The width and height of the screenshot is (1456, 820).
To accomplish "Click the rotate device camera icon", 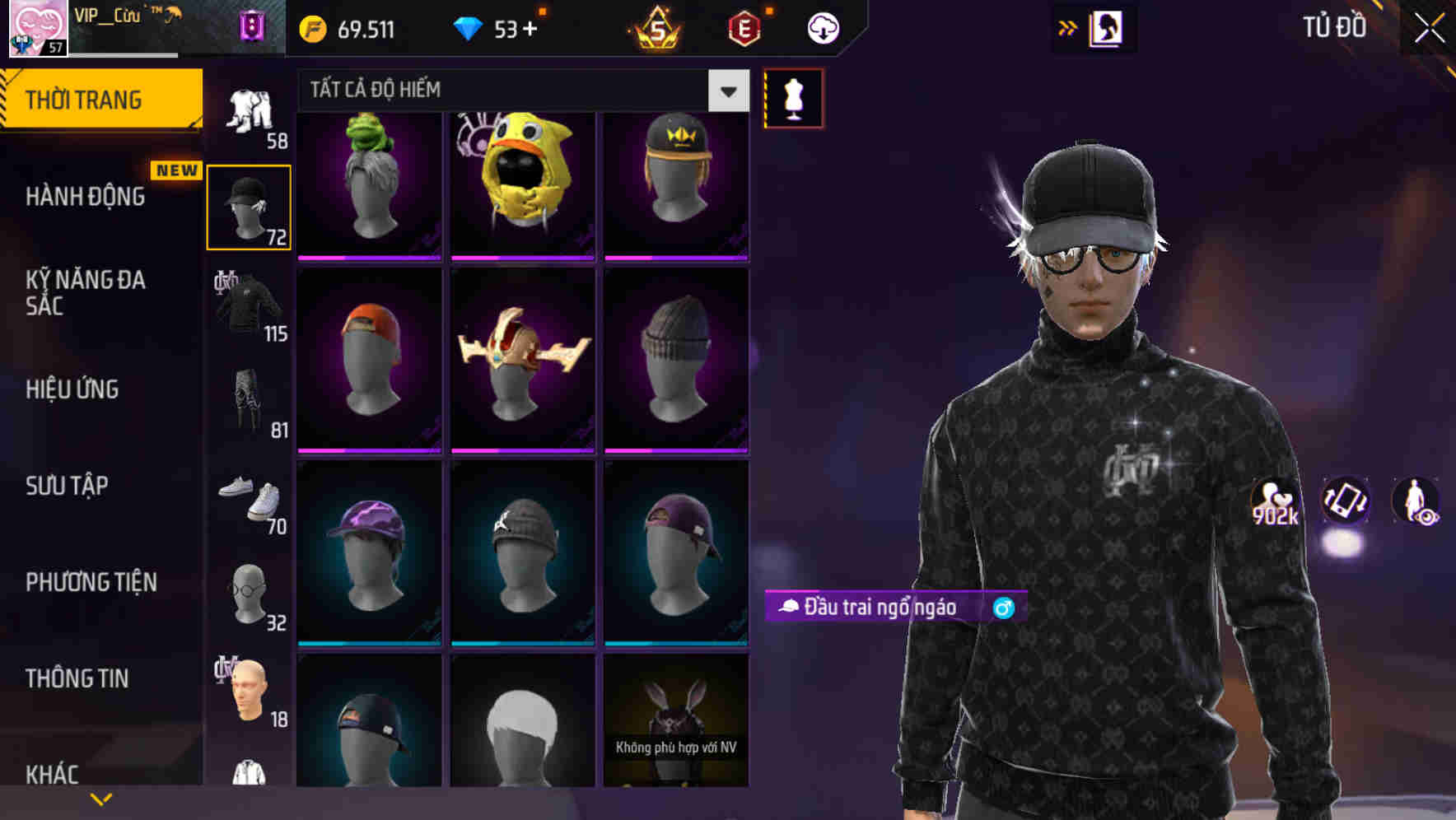I will (1346, 503).
